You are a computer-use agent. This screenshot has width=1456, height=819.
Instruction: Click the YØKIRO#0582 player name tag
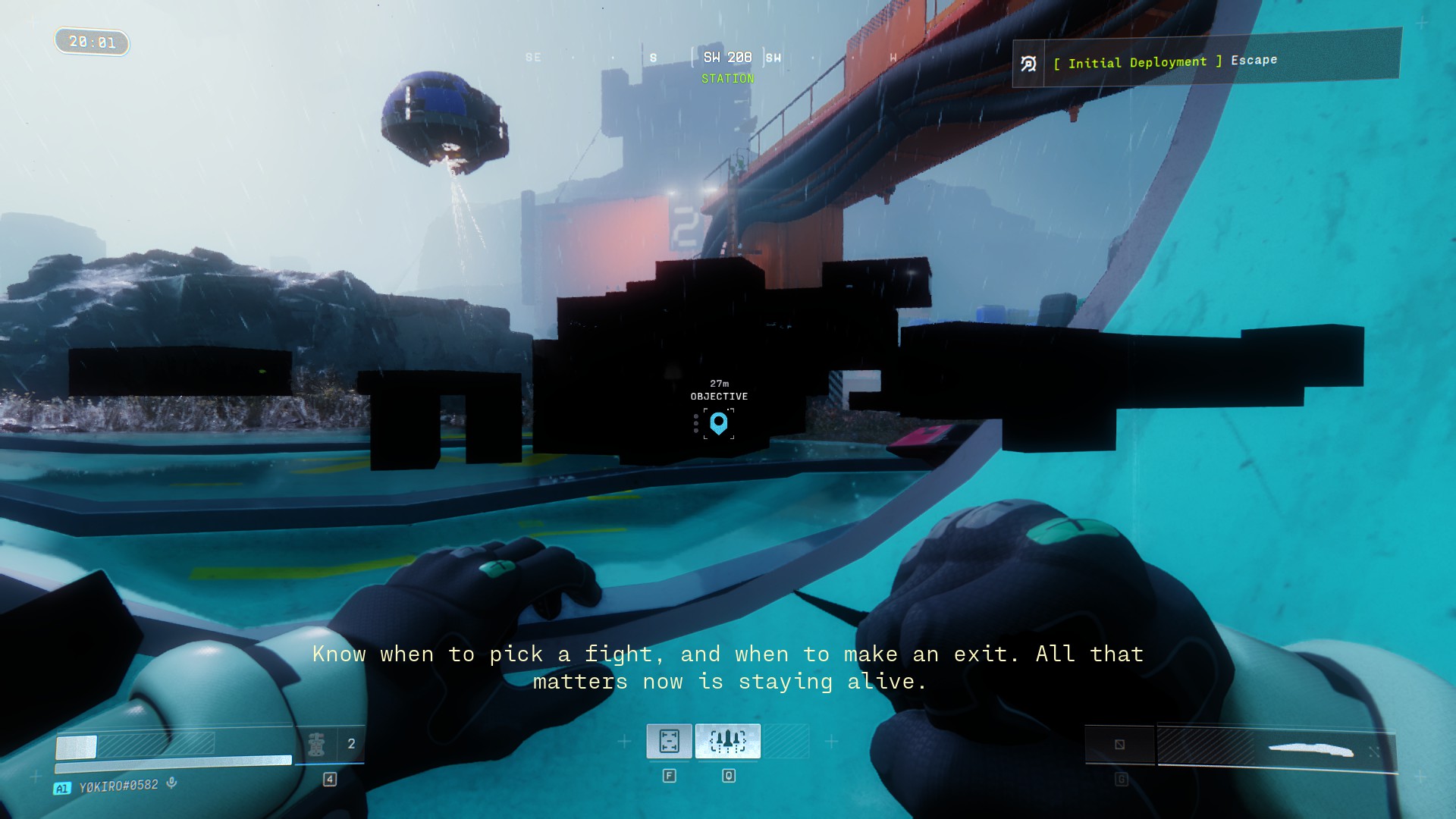118,786
